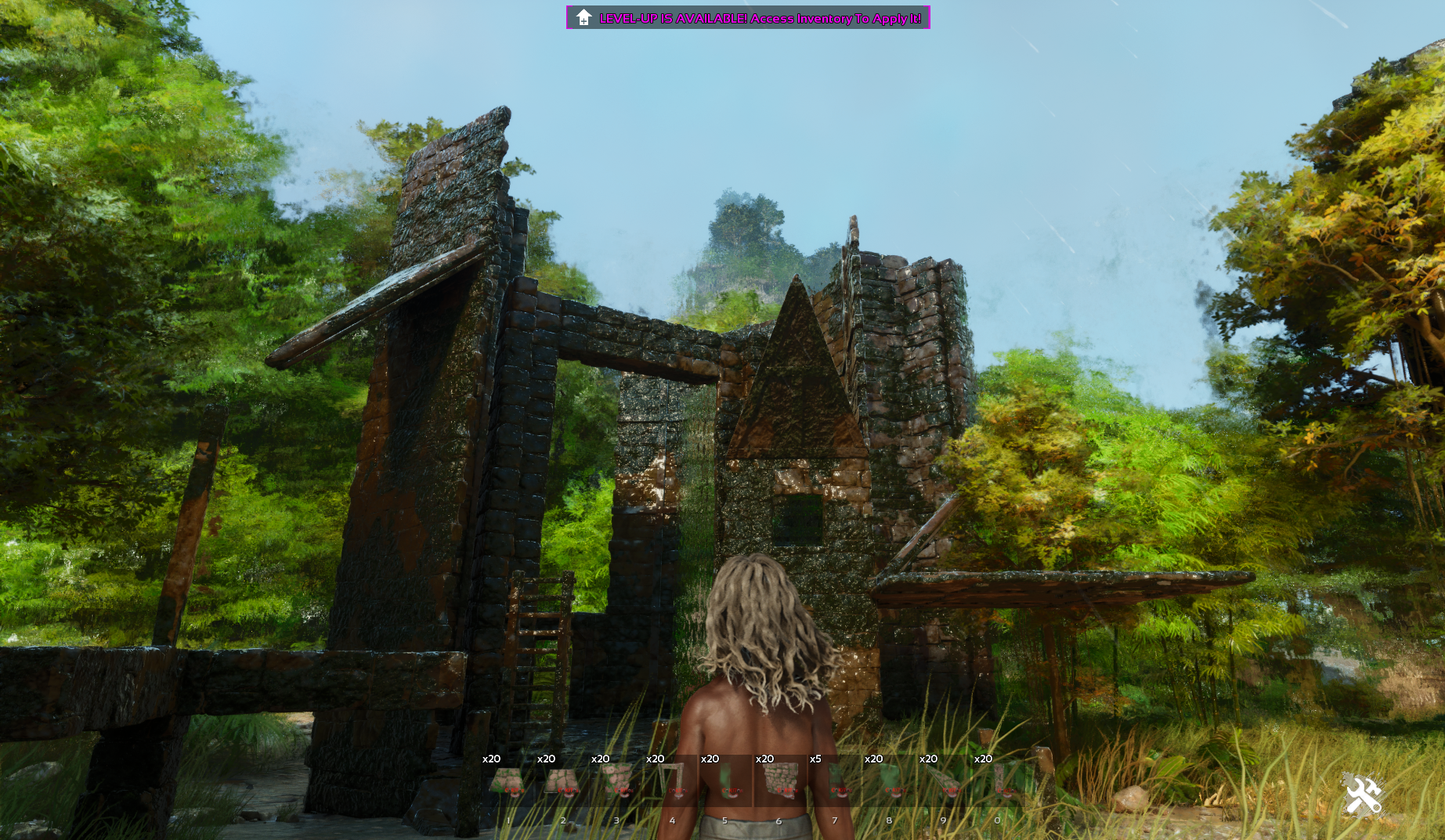Select the green pillar in hotbar slot 5

[726, 781]
